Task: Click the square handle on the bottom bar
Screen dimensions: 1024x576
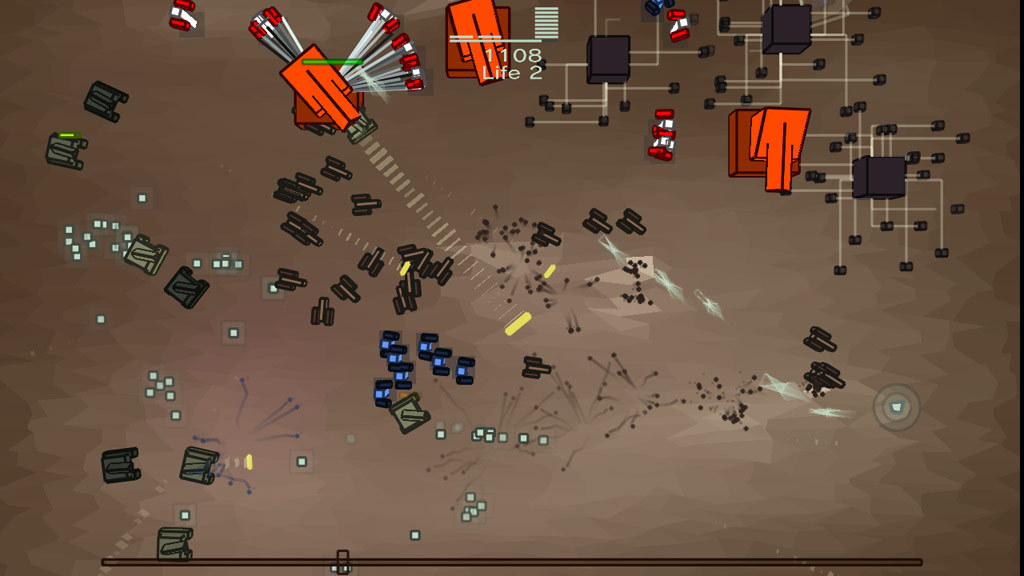Action: pos(342,561)
